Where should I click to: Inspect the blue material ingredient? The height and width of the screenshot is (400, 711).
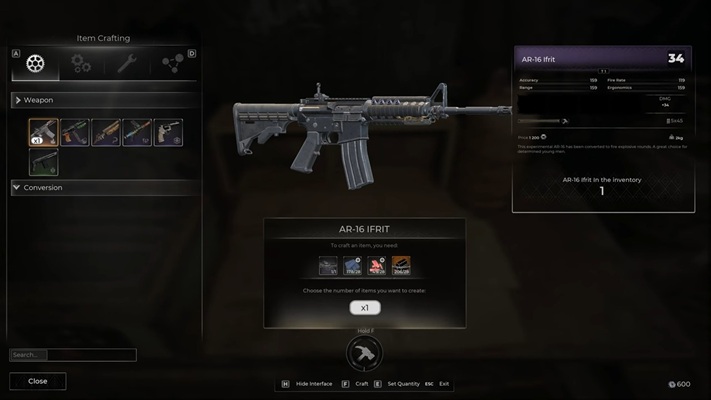[352, 265]
